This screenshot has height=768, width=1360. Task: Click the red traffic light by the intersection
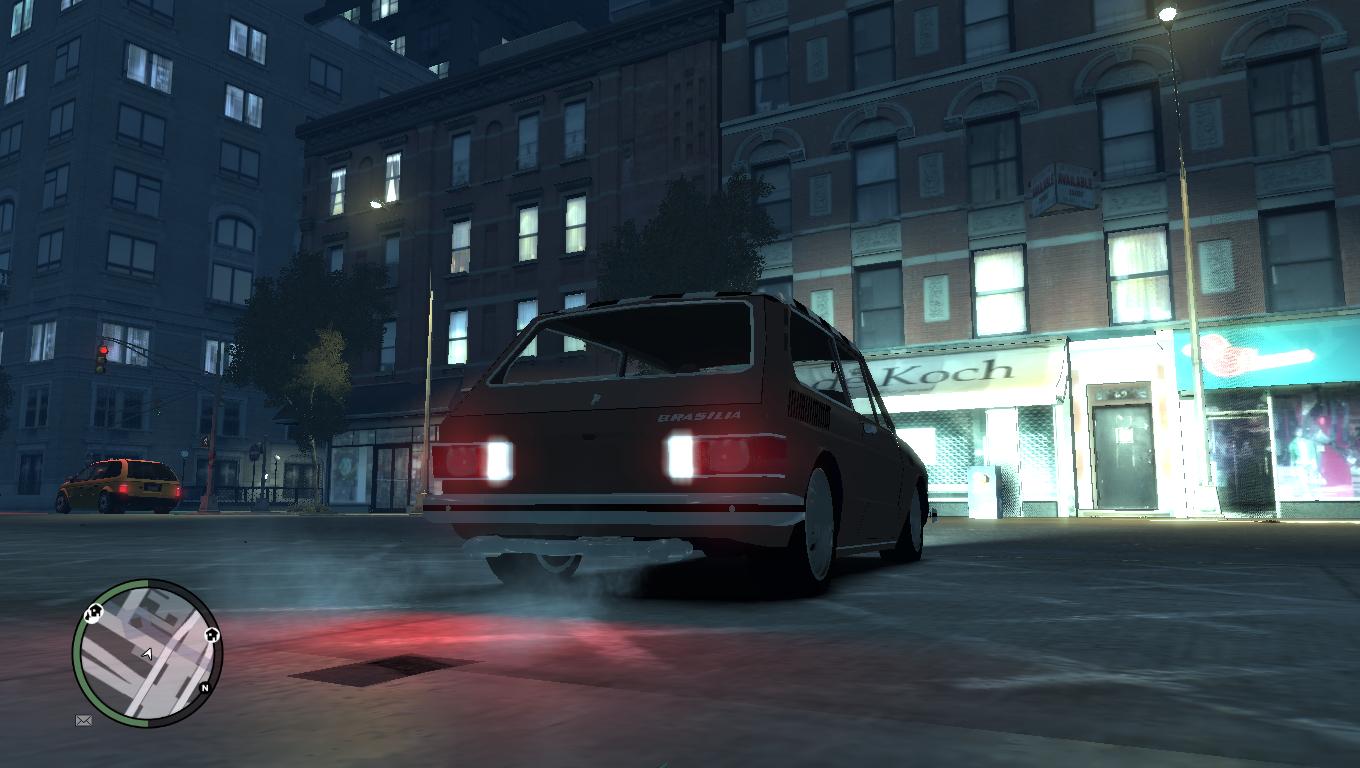(100, 350)
